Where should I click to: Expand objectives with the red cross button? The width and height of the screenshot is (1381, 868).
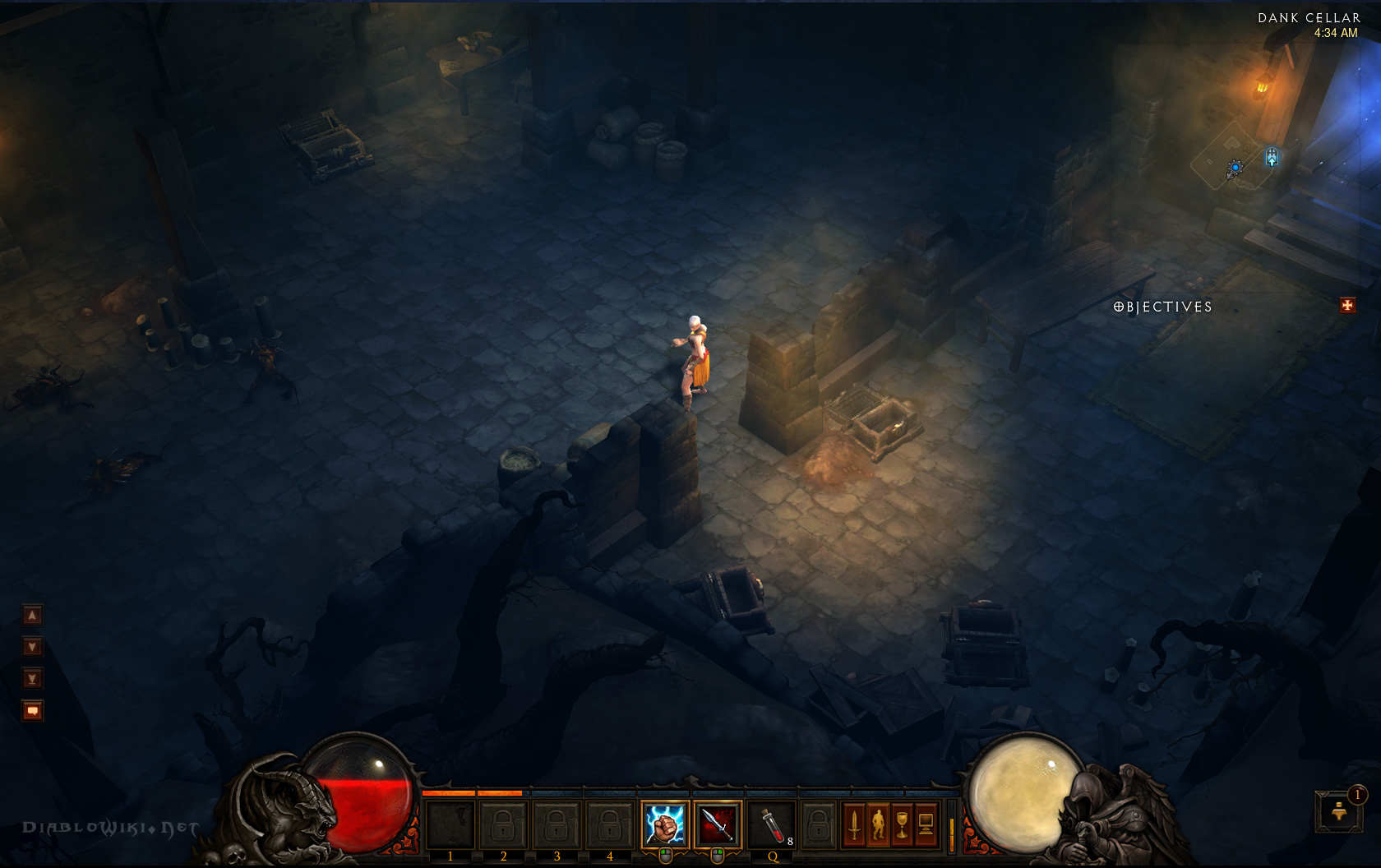pos(1347,306)
